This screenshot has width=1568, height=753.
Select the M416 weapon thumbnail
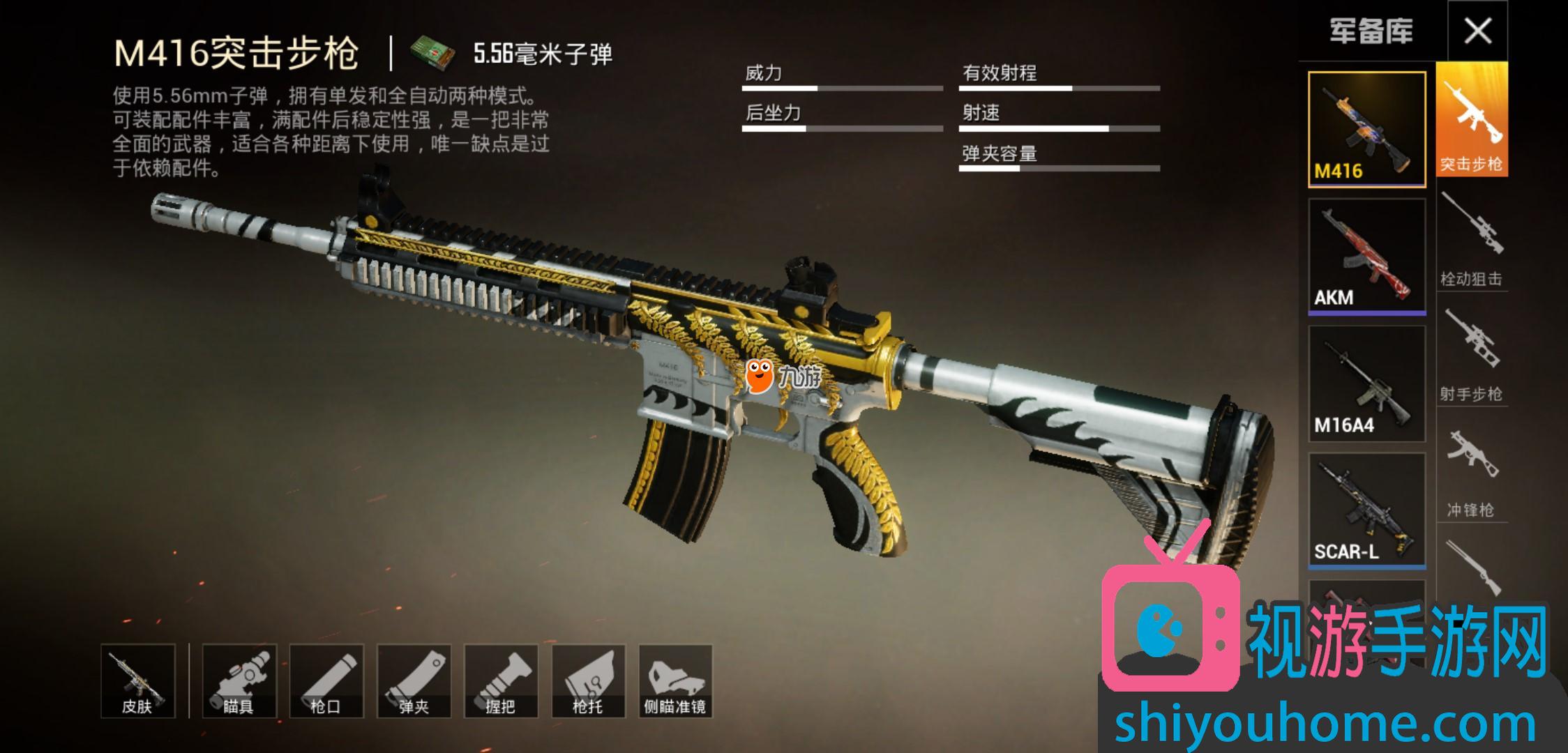(1366, 130)
